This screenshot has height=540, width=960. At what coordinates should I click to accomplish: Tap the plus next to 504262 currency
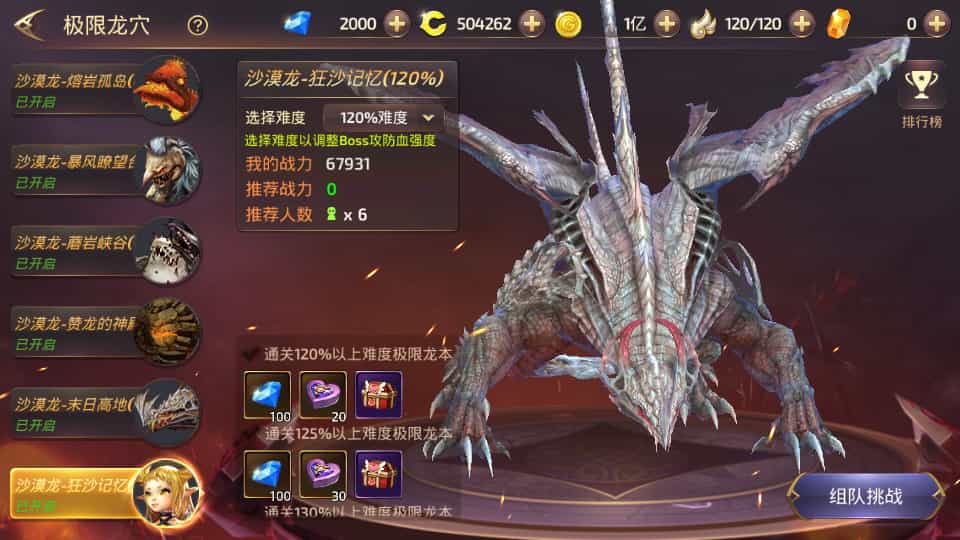(532, 23)
